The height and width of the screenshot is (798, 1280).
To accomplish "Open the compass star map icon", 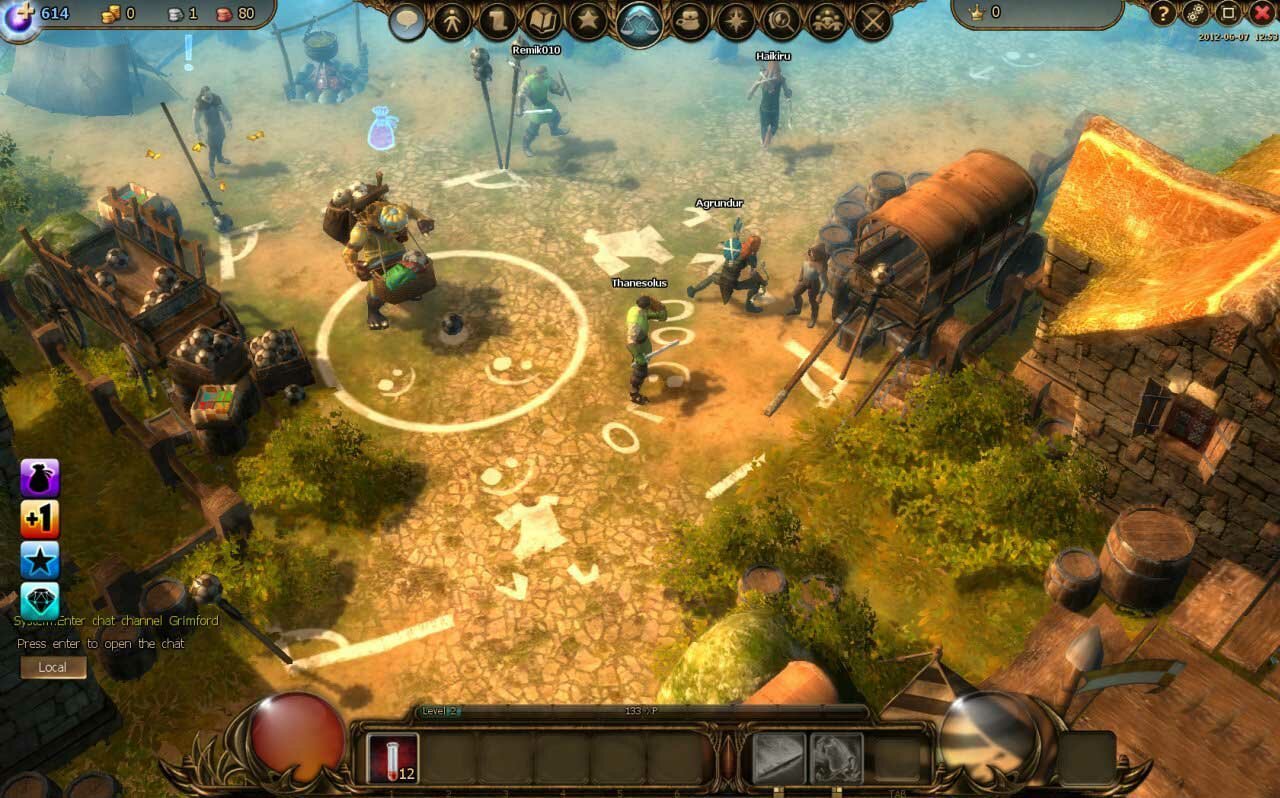I will coord(737,21).
